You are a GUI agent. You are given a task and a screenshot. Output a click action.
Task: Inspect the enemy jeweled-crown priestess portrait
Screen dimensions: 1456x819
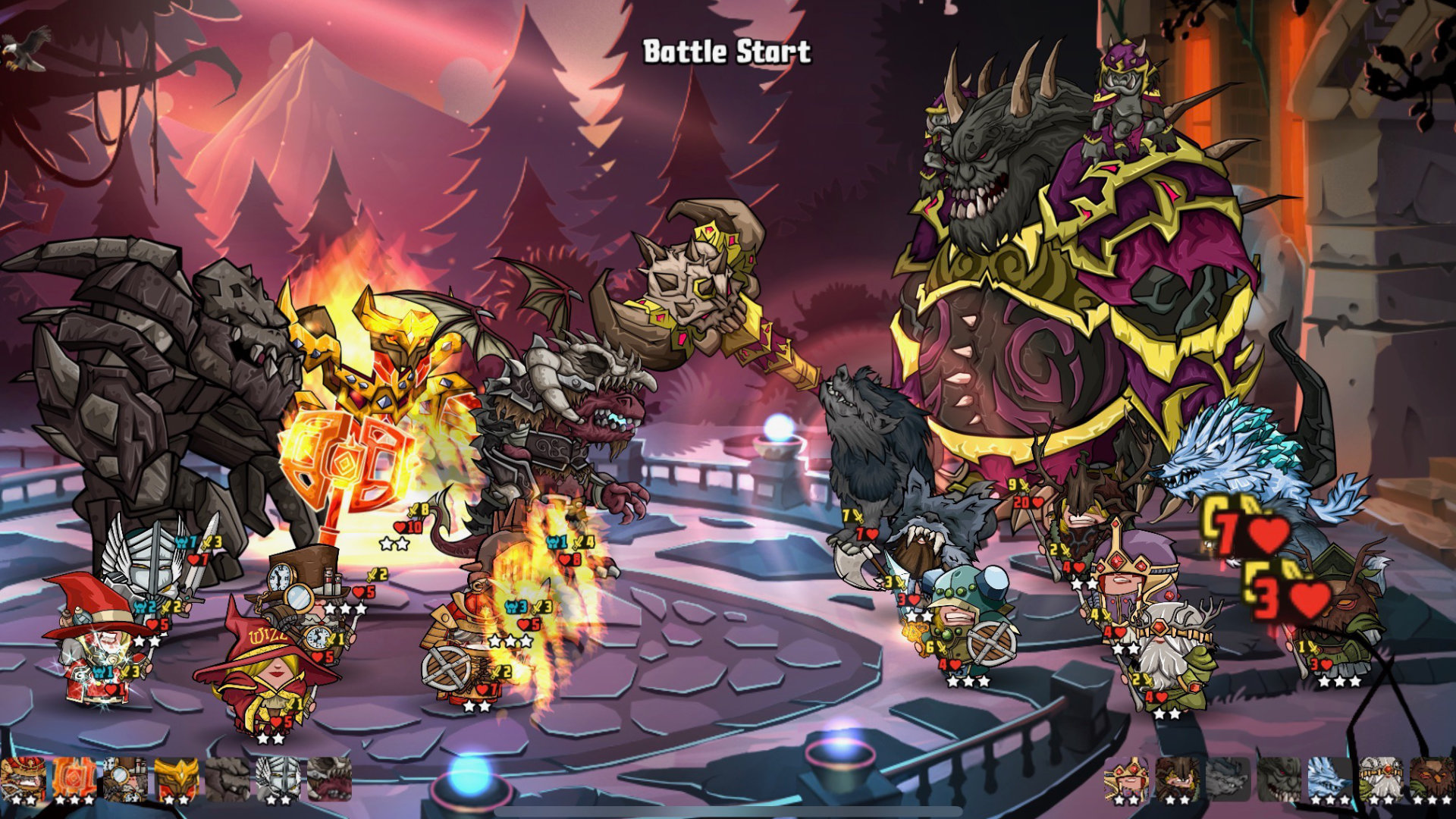(x=1126, y=779)
